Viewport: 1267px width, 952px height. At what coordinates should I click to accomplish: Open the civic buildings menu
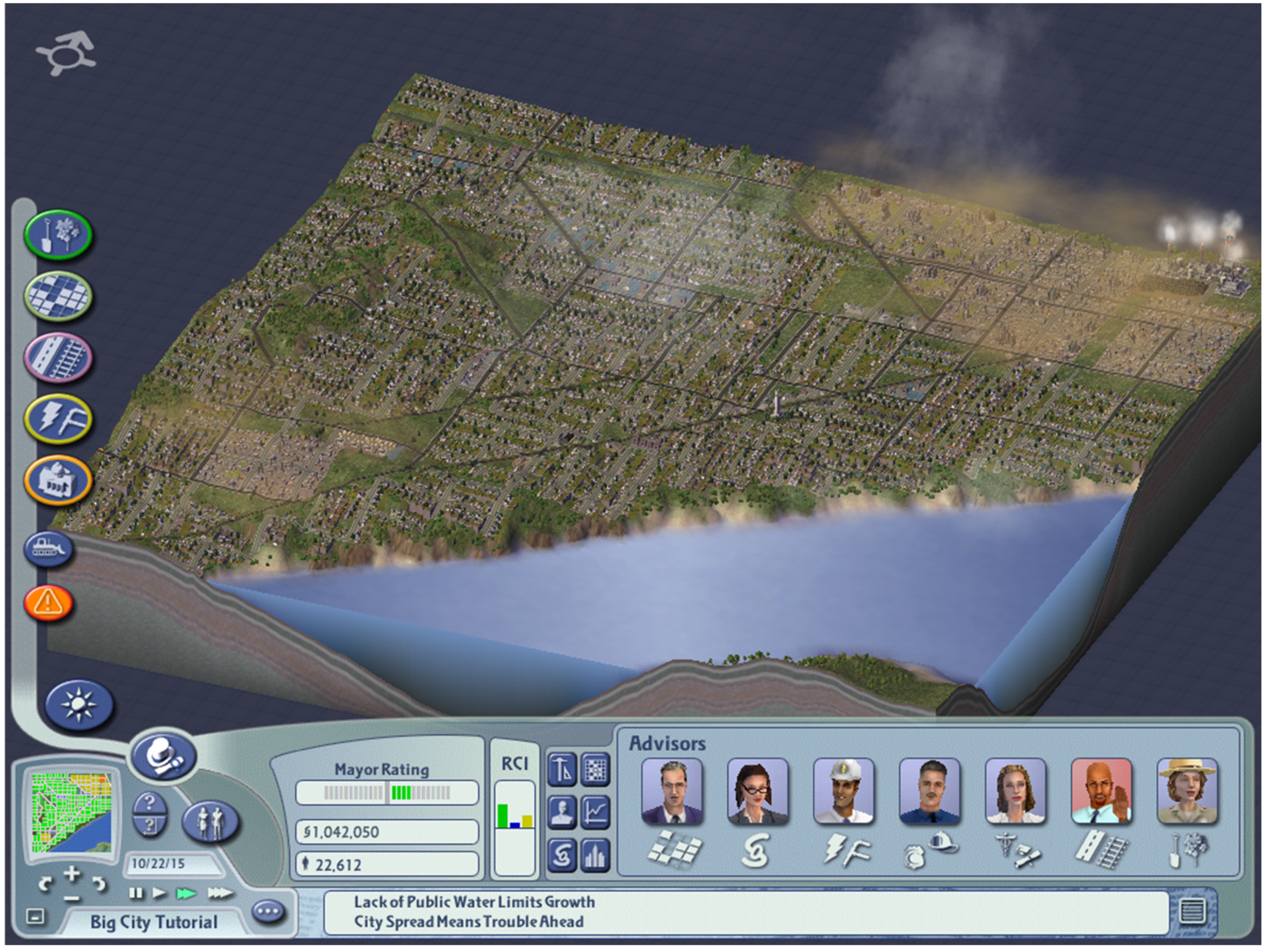pos(58,481)
